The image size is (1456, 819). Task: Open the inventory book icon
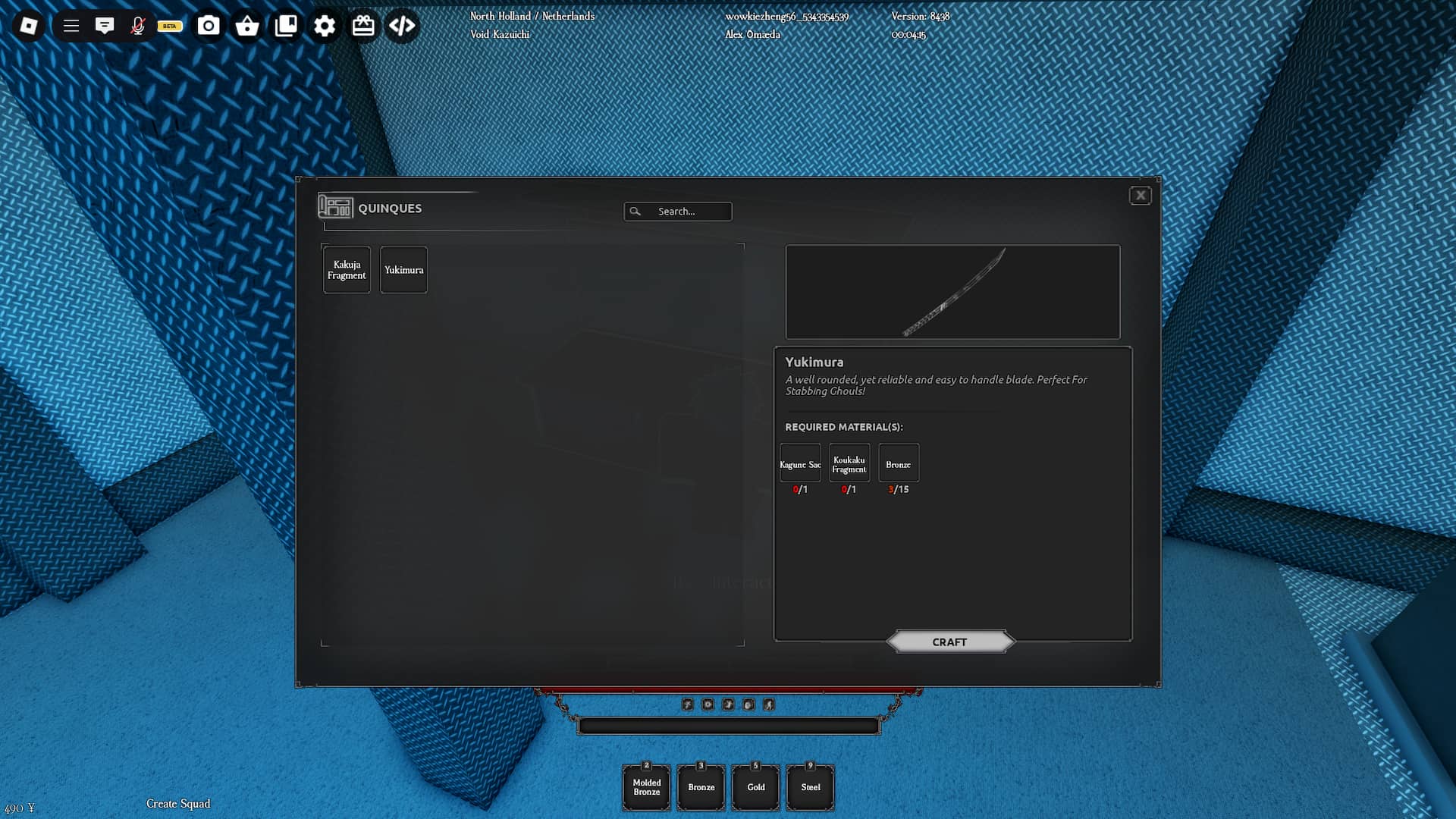pyautogui.click(x=287, y=25)
